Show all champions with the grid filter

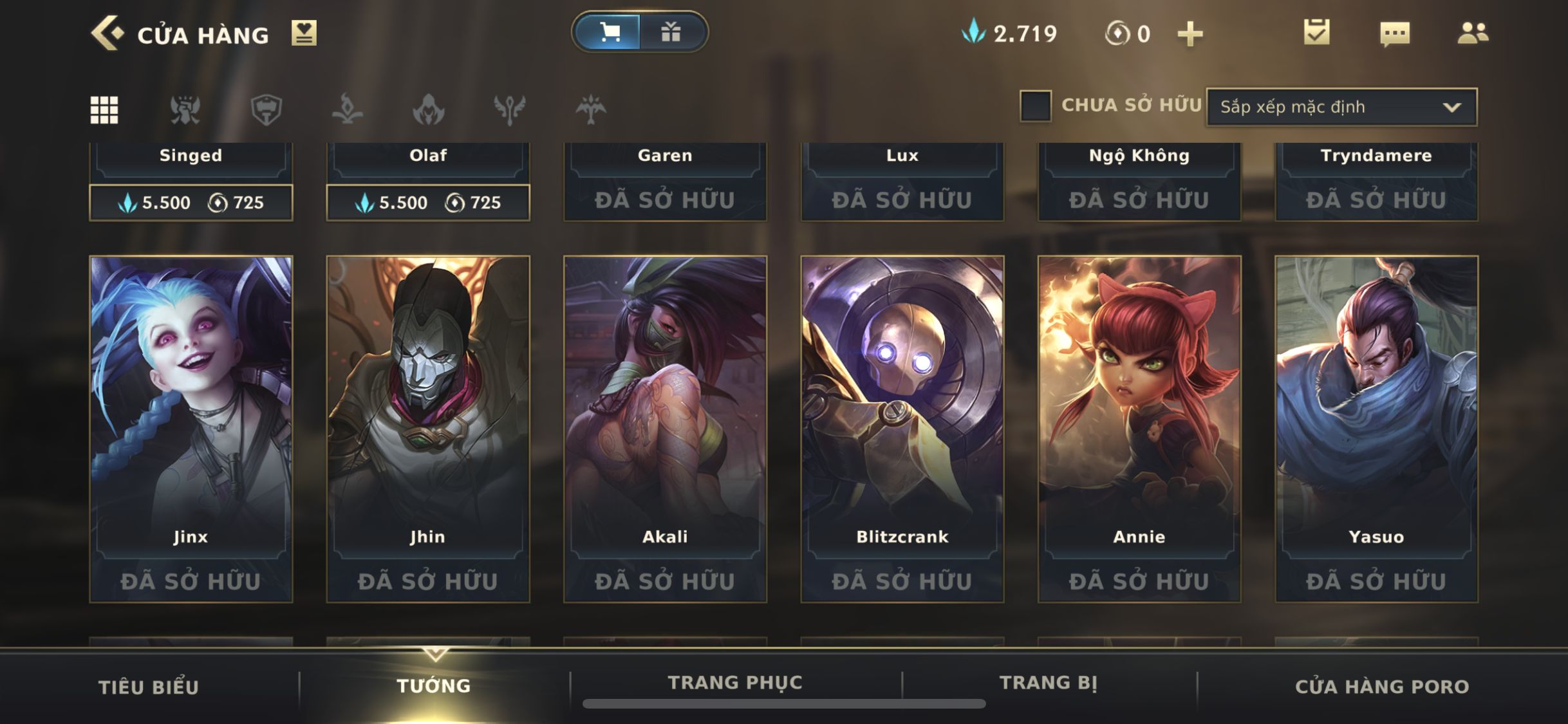point(104,109)
